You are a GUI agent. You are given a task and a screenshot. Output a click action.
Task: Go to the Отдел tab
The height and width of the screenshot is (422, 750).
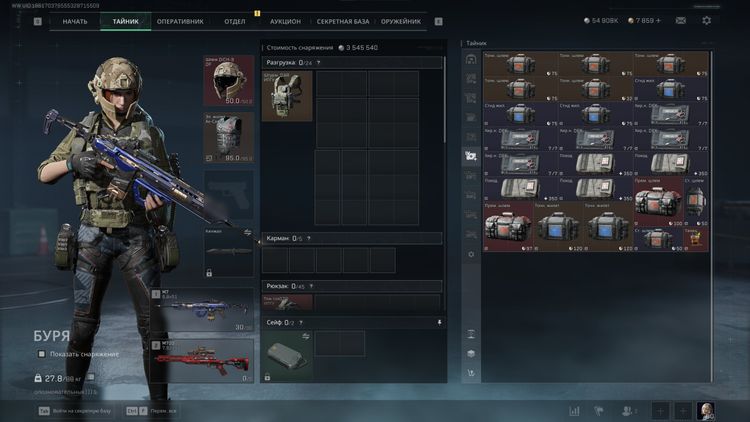coord(235,21)
